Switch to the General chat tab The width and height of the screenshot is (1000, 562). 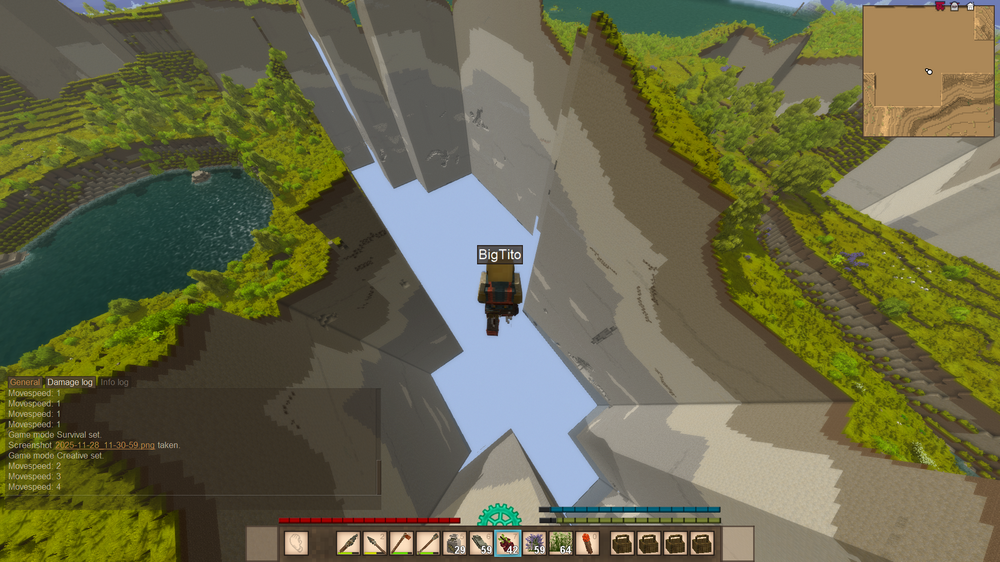[25, 382]
